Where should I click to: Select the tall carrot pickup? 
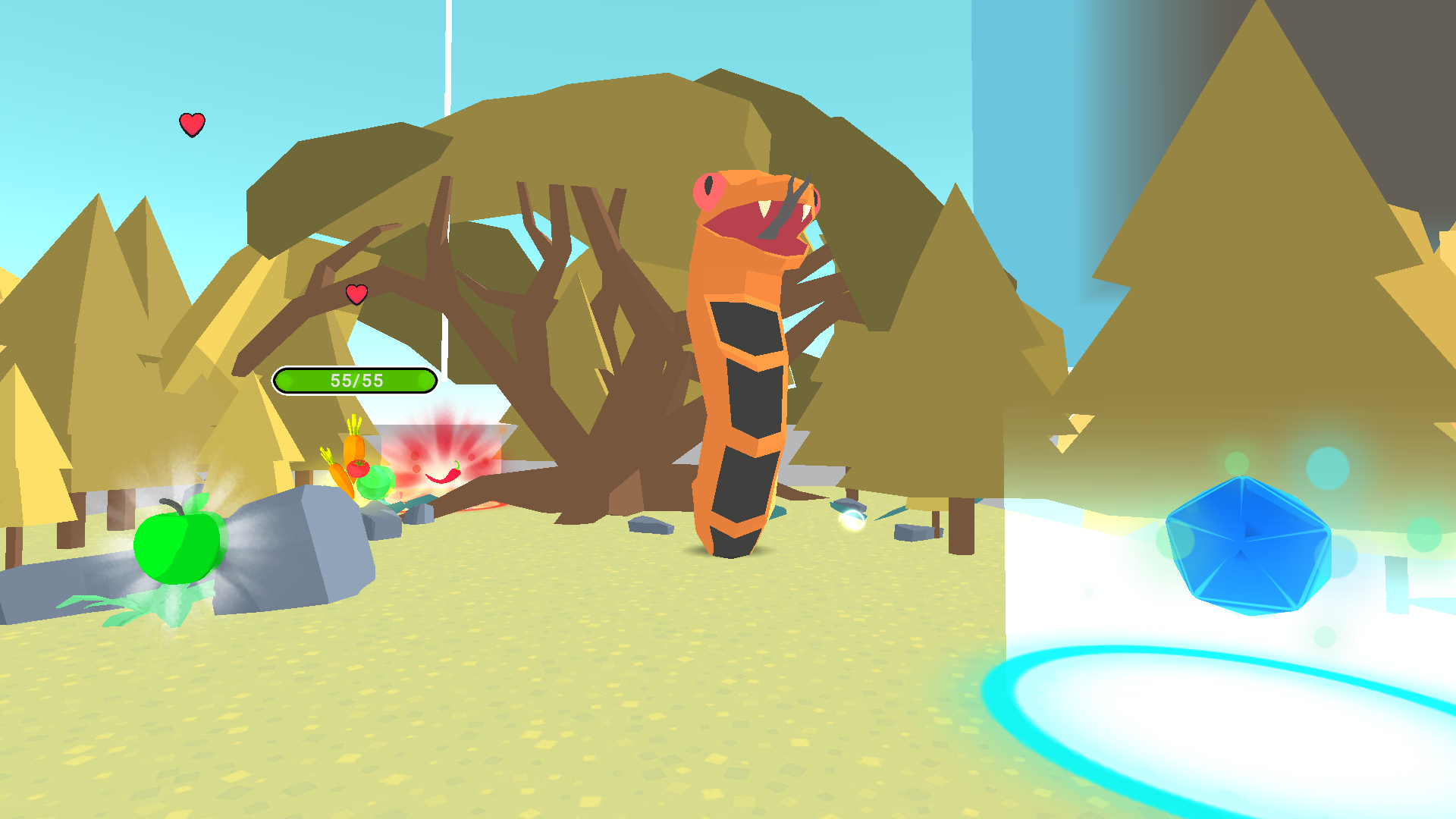point(353,447)
